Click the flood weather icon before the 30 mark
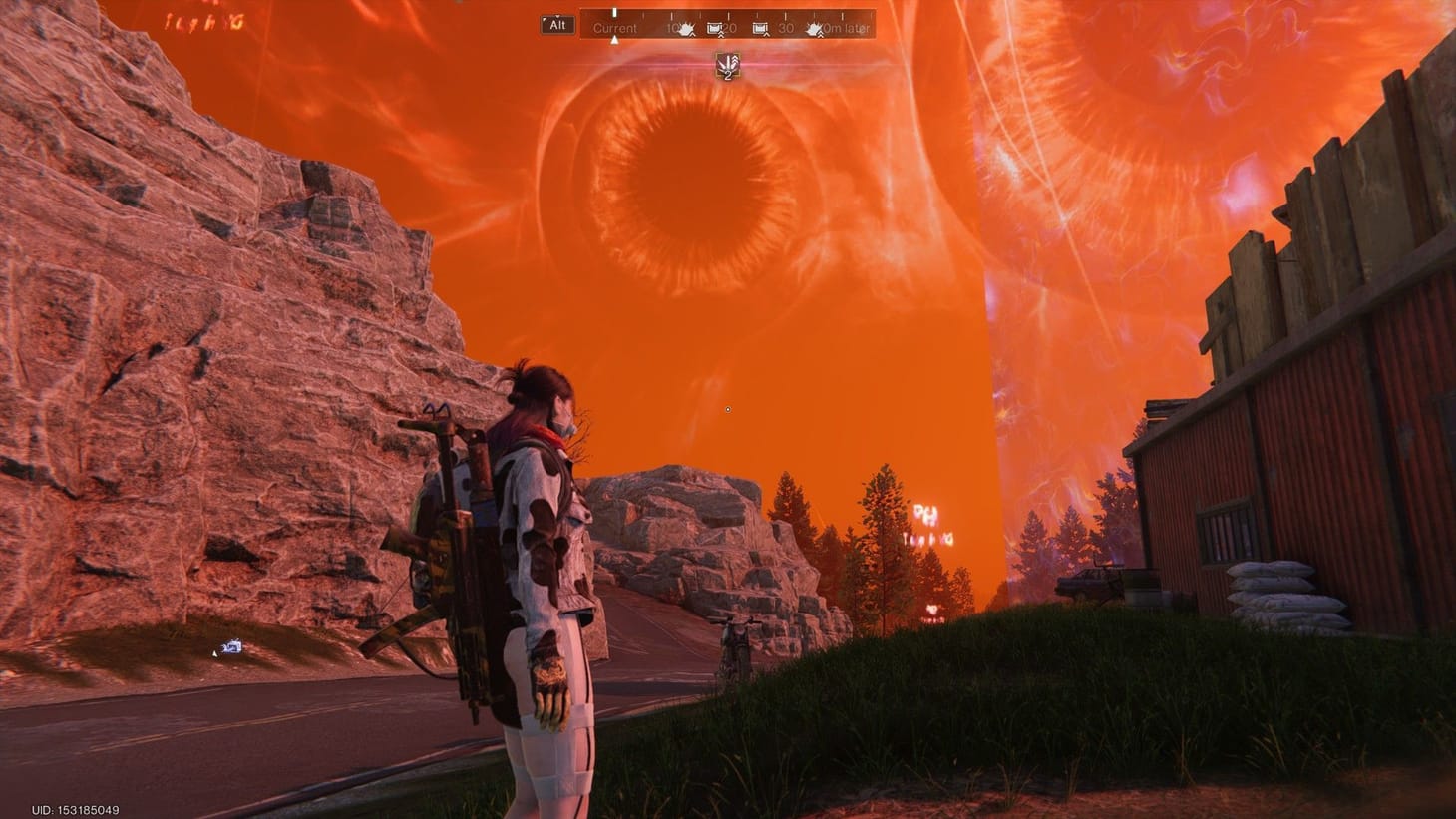1456x819 pixels. click(762, 27)
